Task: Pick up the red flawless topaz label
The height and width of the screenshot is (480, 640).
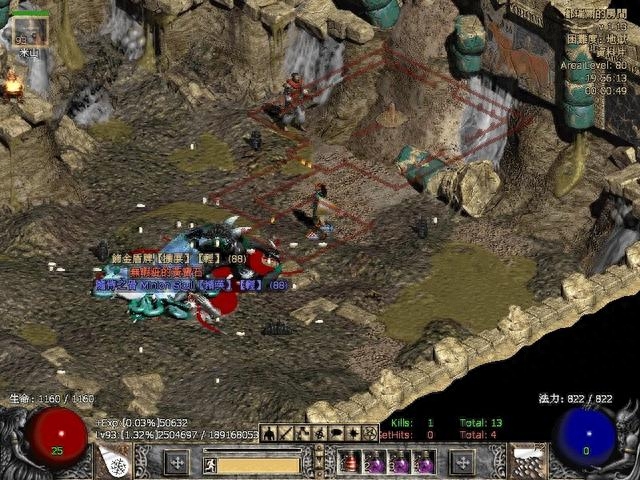Action: point(165,271)
